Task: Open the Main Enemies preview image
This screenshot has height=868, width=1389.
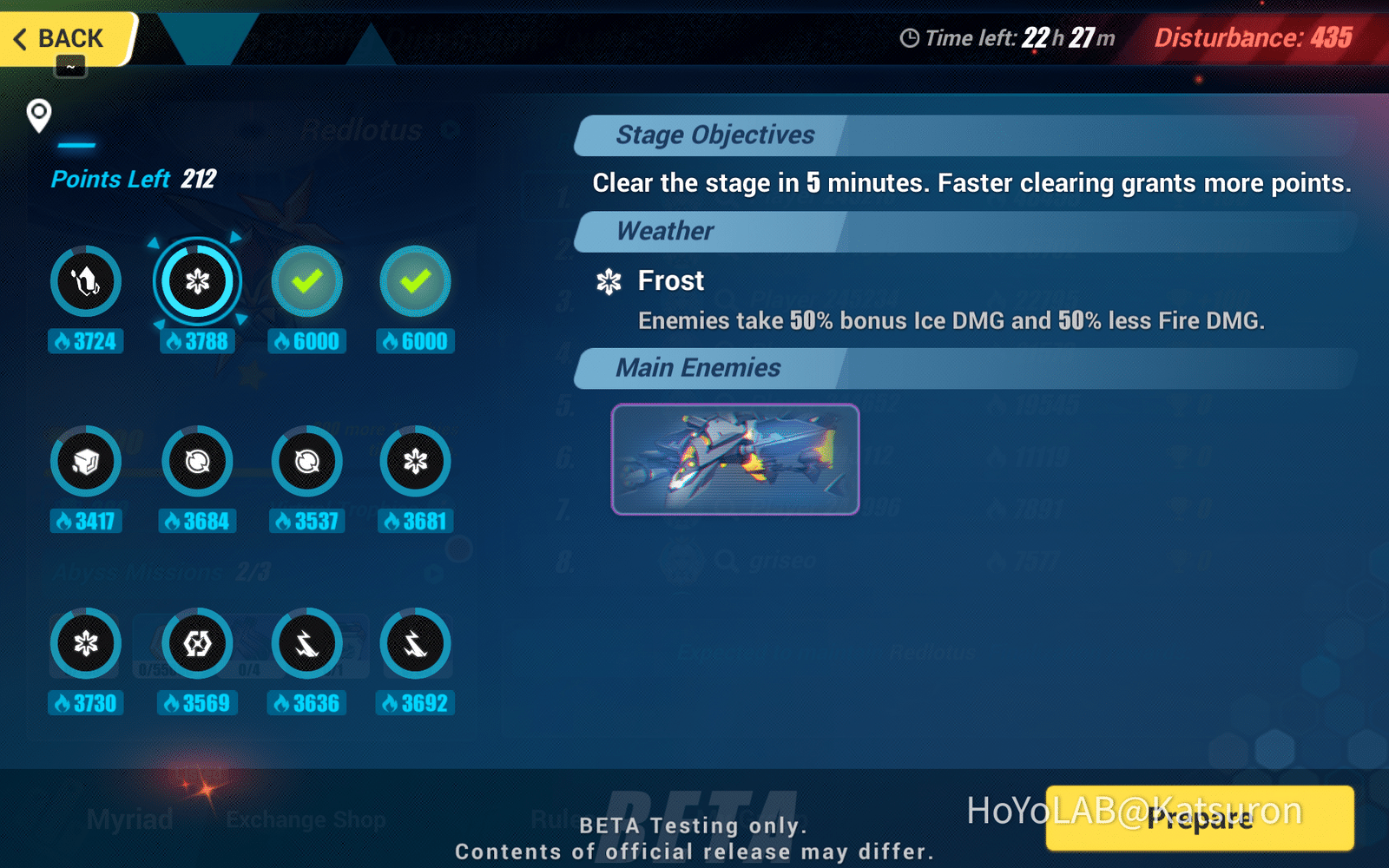Action: tap(734, 460)
